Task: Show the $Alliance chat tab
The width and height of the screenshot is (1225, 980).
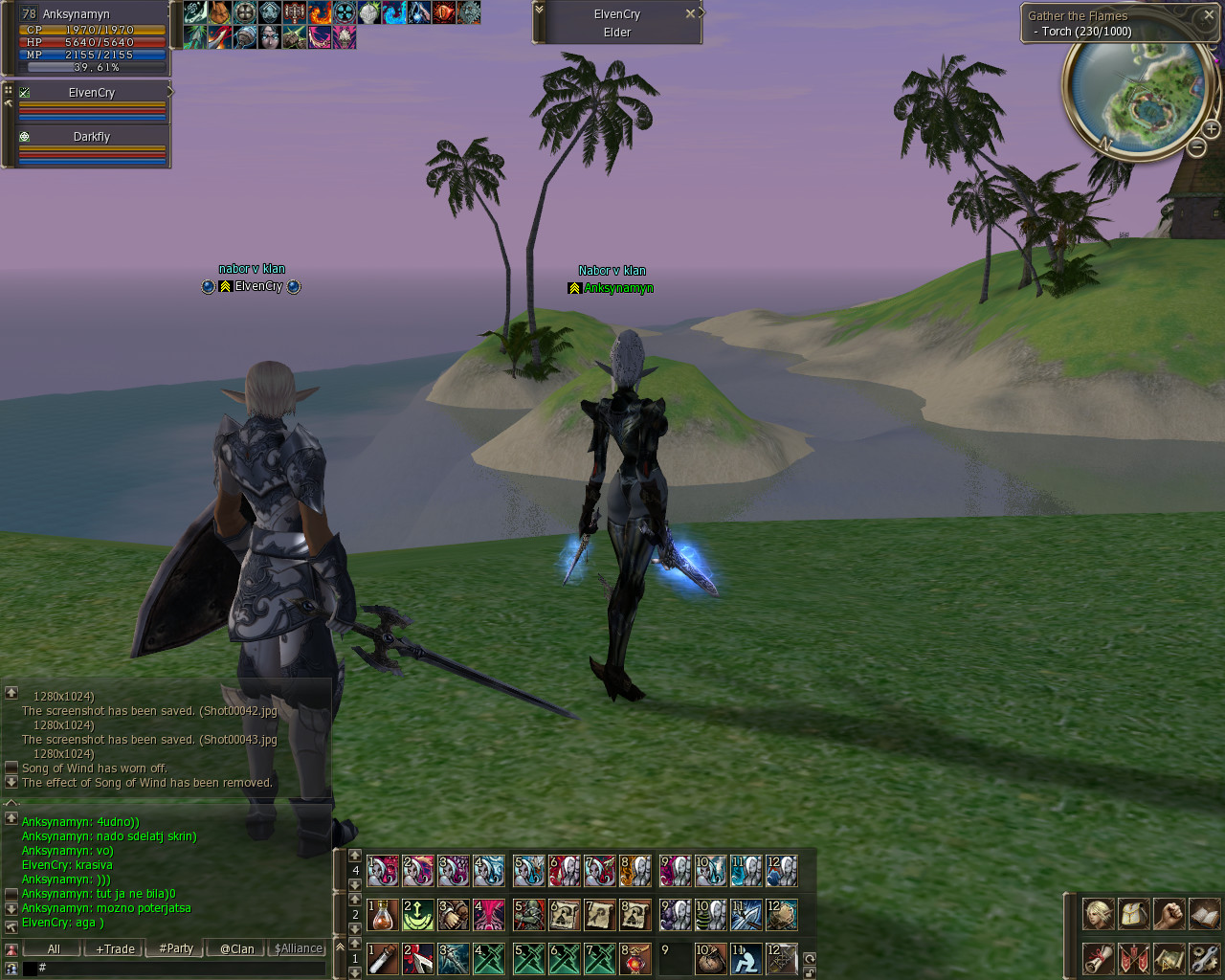Action: point(298,948)
